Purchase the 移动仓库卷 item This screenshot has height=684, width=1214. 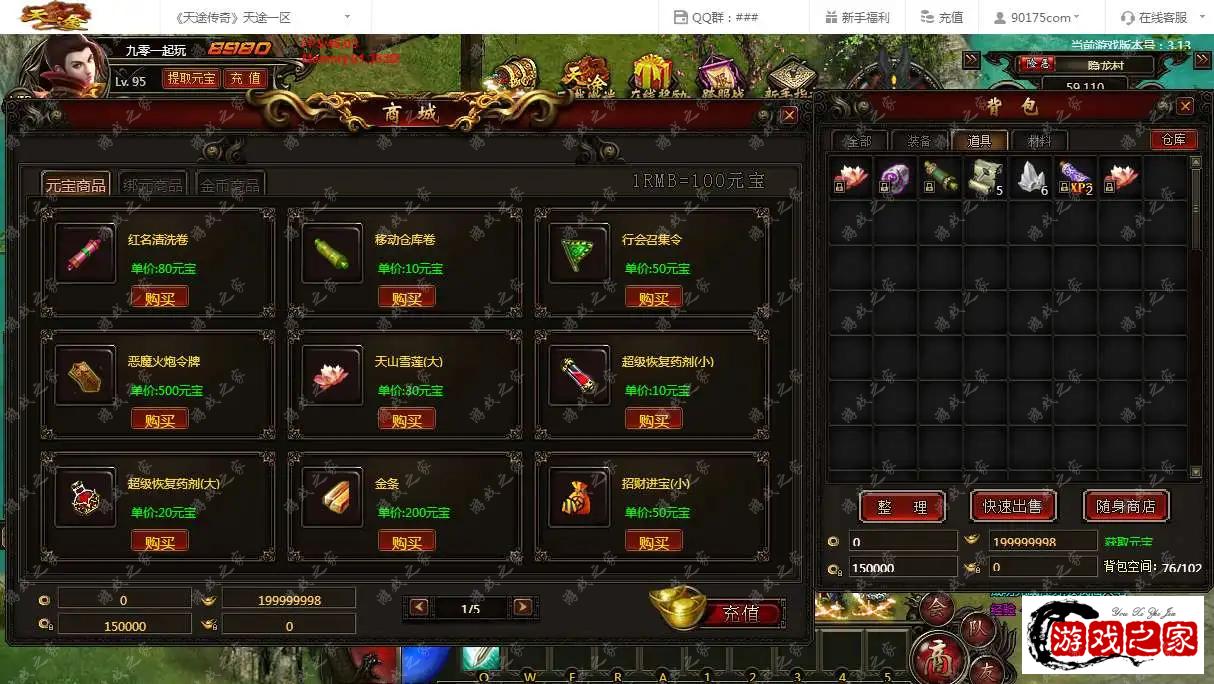pos(406,298)
